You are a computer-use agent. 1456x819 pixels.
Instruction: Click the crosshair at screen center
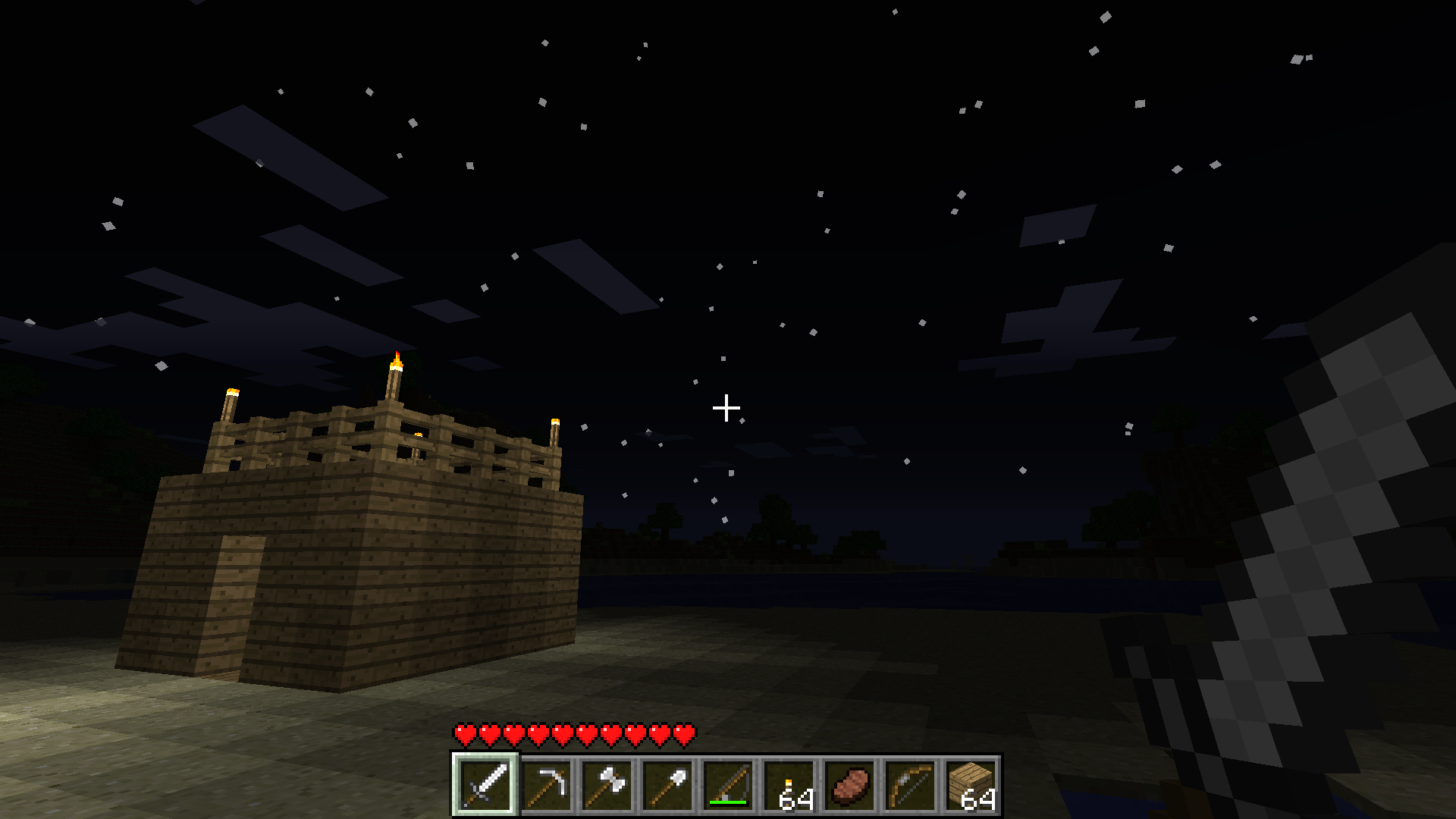coord(726,408)
